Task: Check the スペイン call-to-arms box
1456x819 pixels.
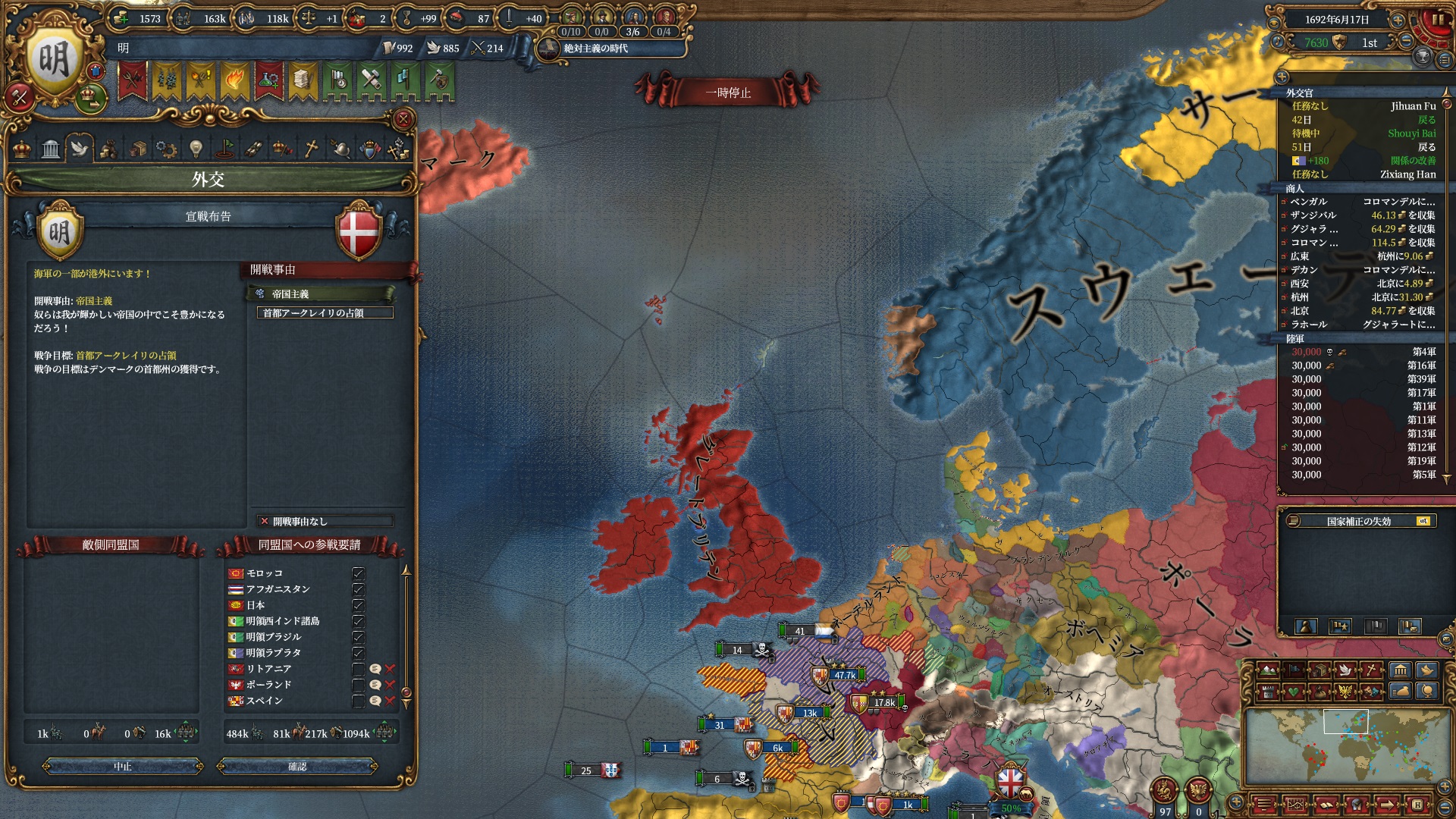Action: coord(359,701)
